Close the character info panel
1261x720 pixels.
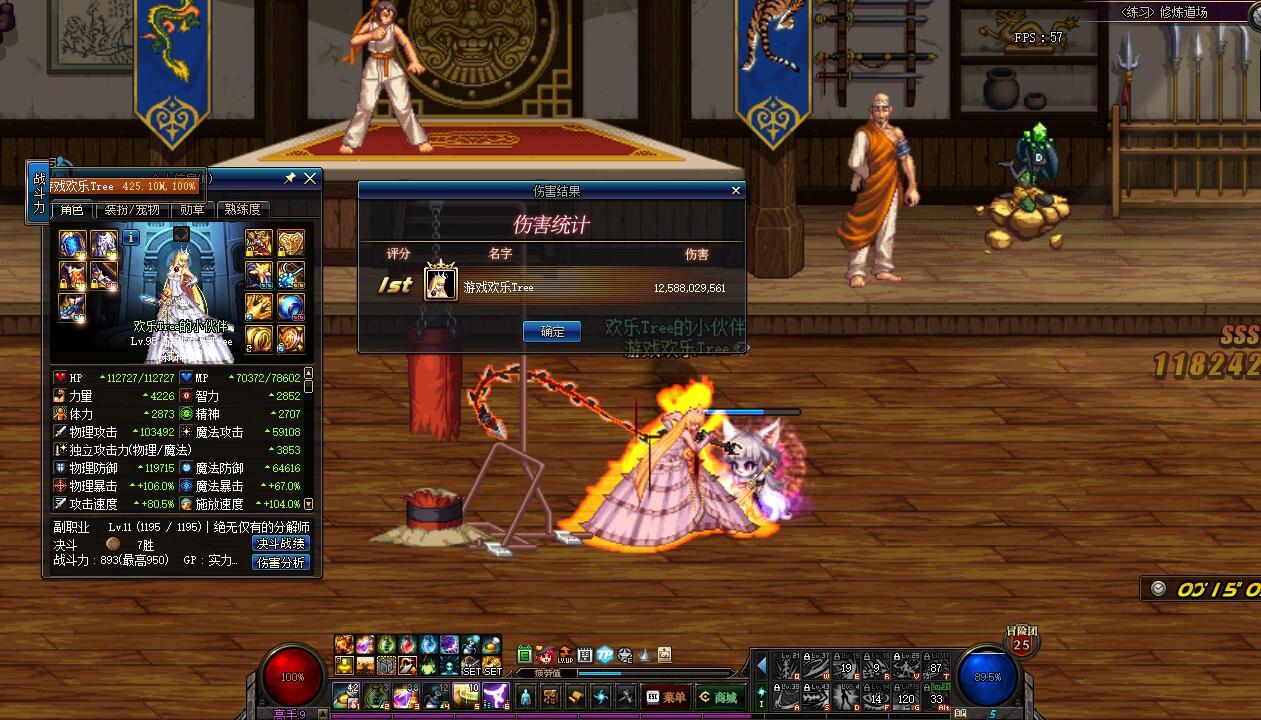[310, 178]
